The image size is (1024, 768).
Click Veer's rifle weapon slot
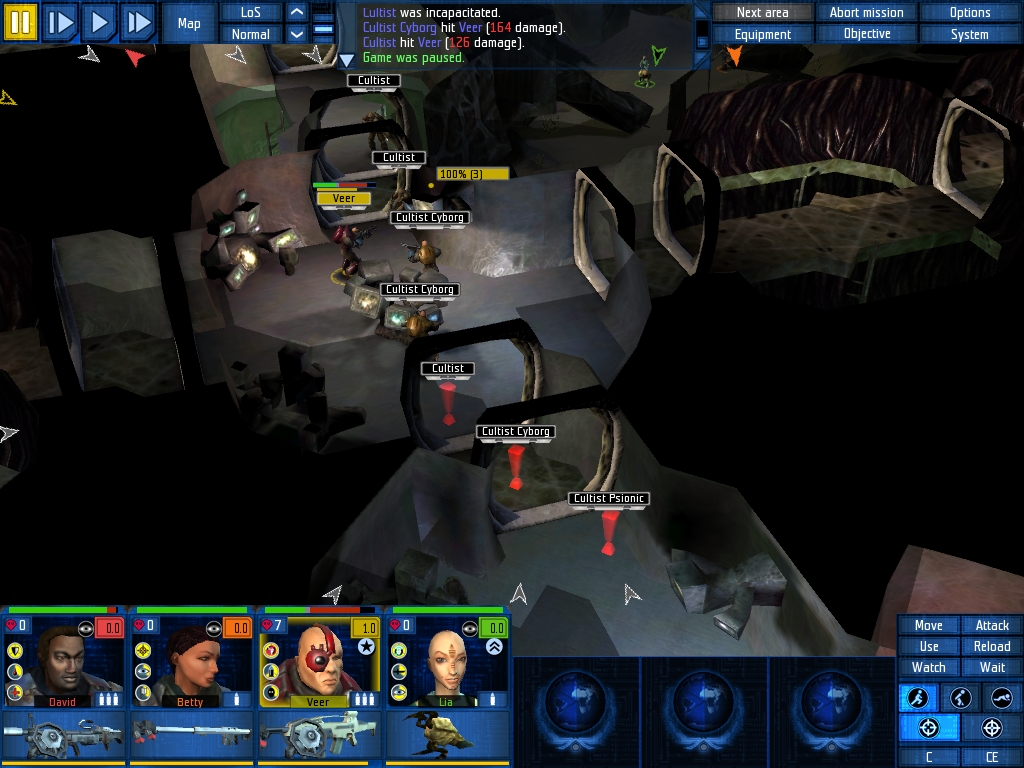(320, 737)
